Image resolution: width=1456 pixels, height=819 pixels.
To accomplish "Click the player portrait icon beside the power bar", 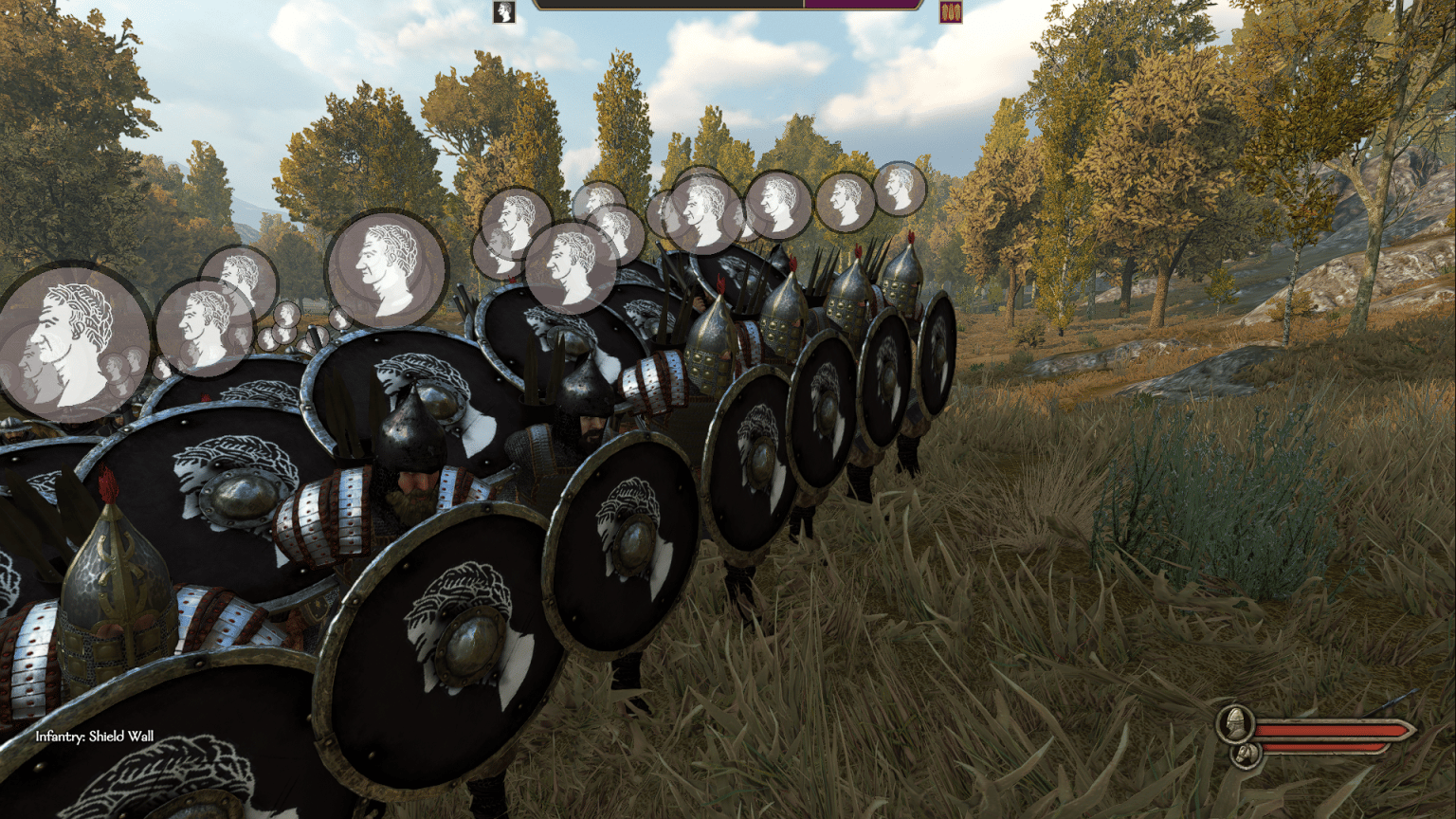I will (x=501, y=10).
